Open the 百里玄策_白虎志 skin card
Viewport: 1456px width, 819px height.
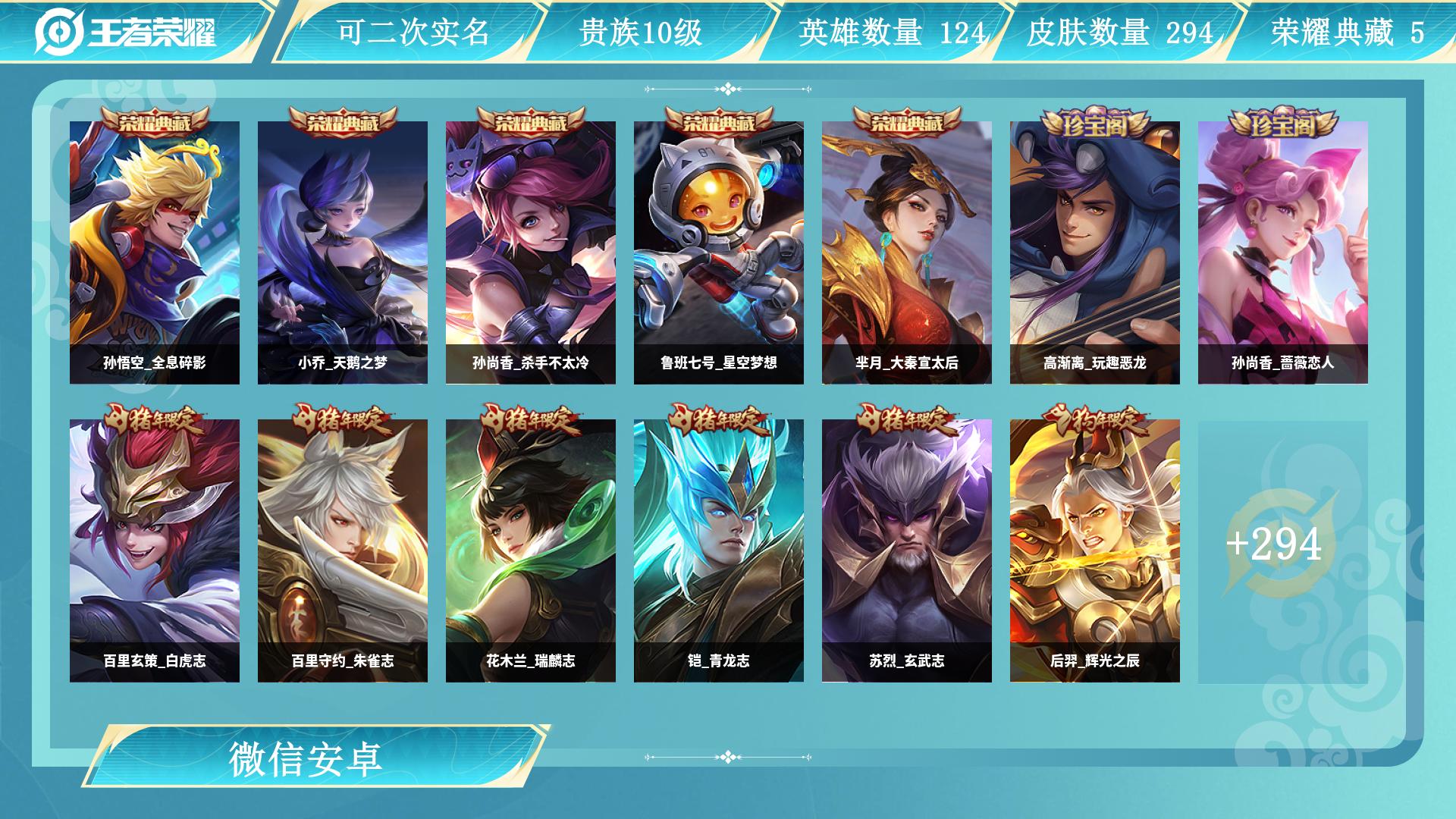click(155, 551)
